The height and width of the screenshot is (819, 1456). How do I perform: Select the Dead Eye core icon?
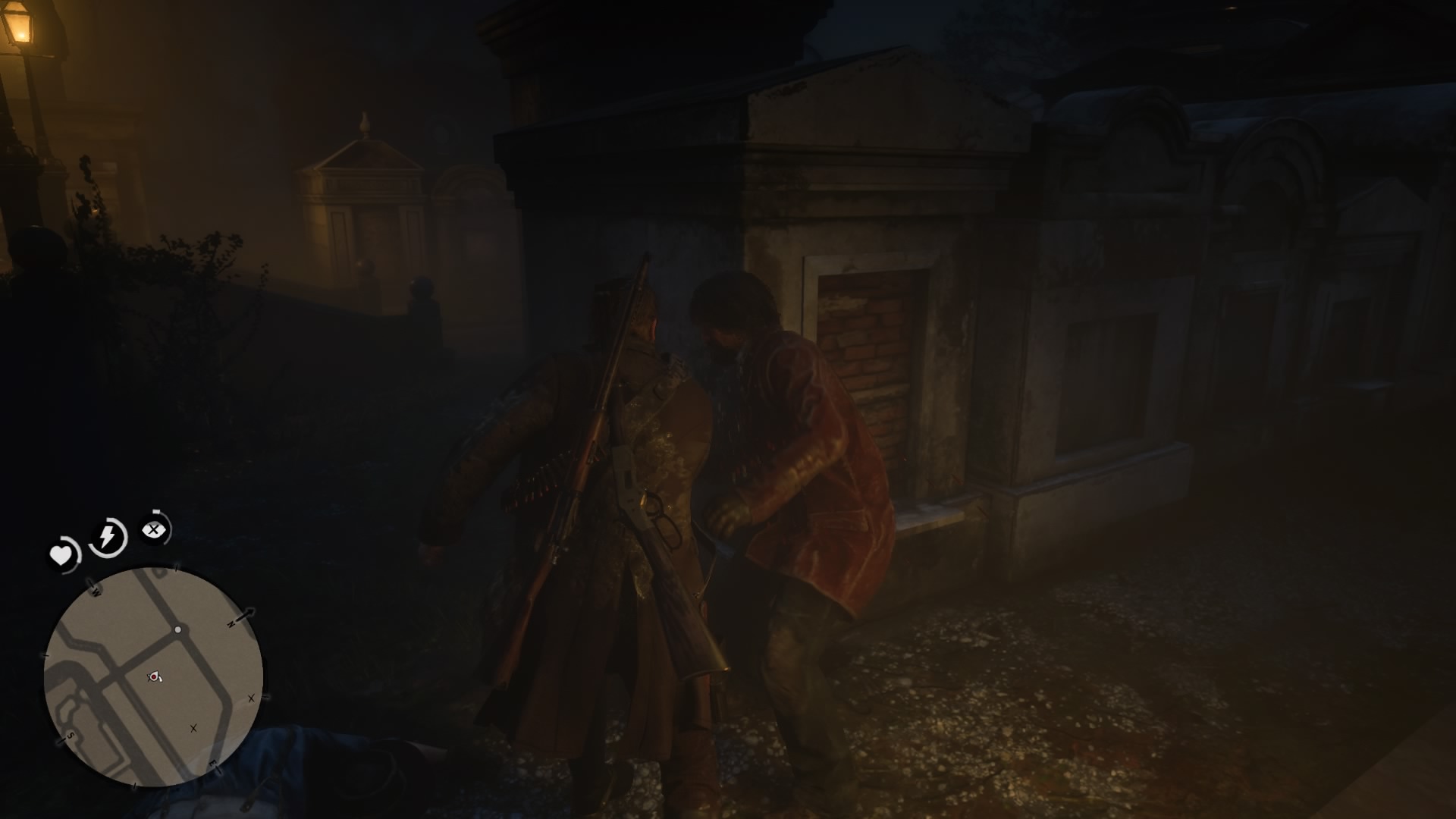pyautogui.click(x=155, y=529)
